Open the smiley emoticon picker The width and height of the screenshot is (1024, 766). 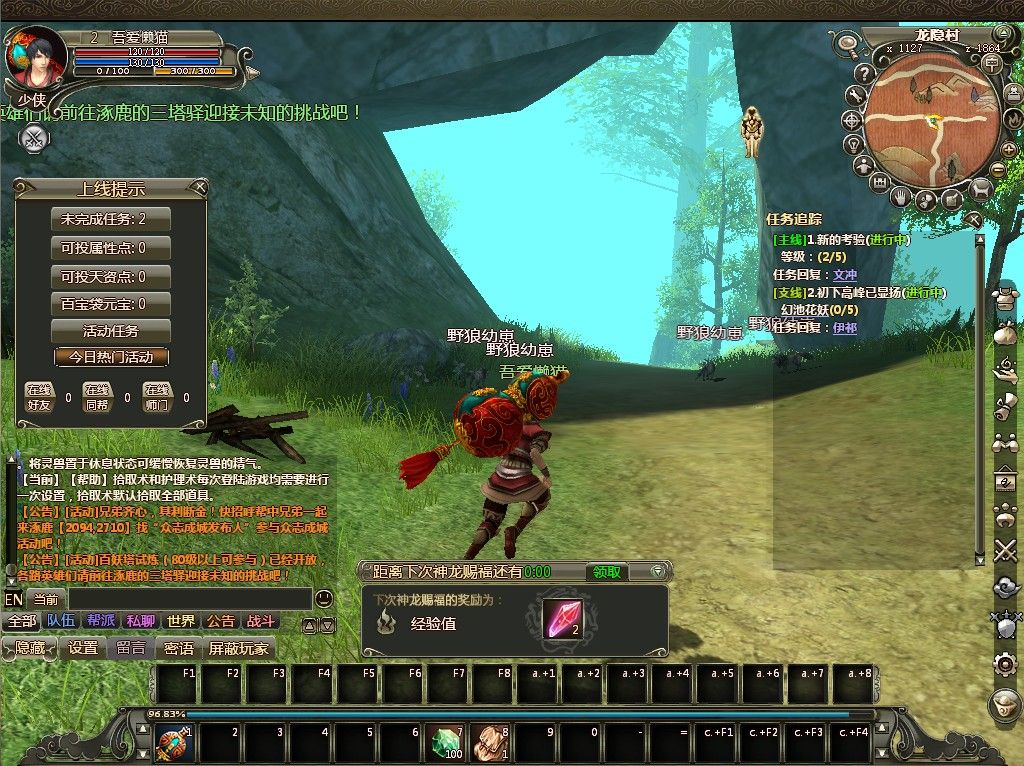tap(323, 599)
